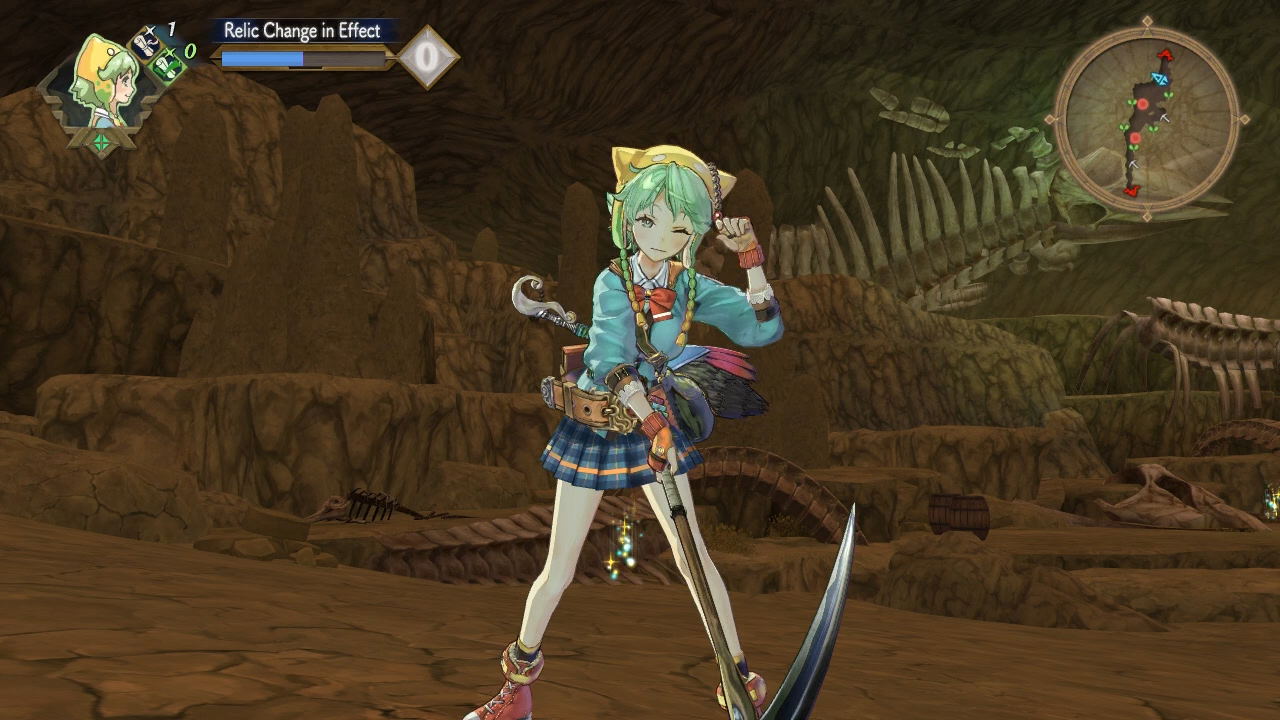Open the circular minimap
This screenshot has height=720, width=1280.
pos(1147,119)
